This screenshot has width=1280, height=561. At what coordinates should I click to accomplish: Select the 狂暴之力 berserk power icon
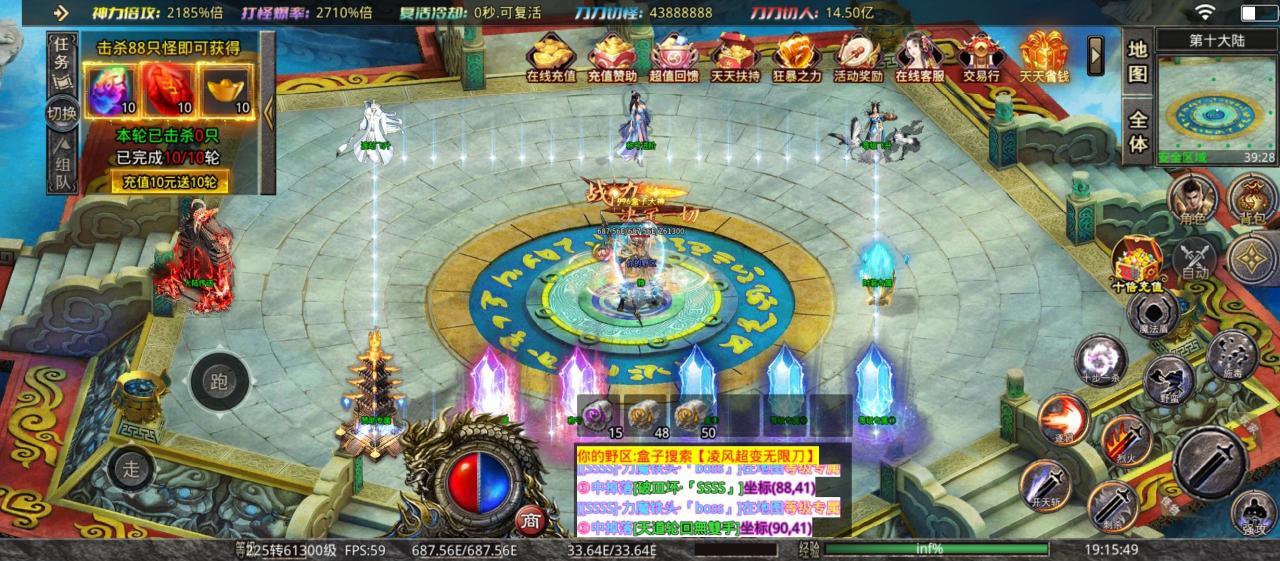pyautogui.click(x=796, y=56)
